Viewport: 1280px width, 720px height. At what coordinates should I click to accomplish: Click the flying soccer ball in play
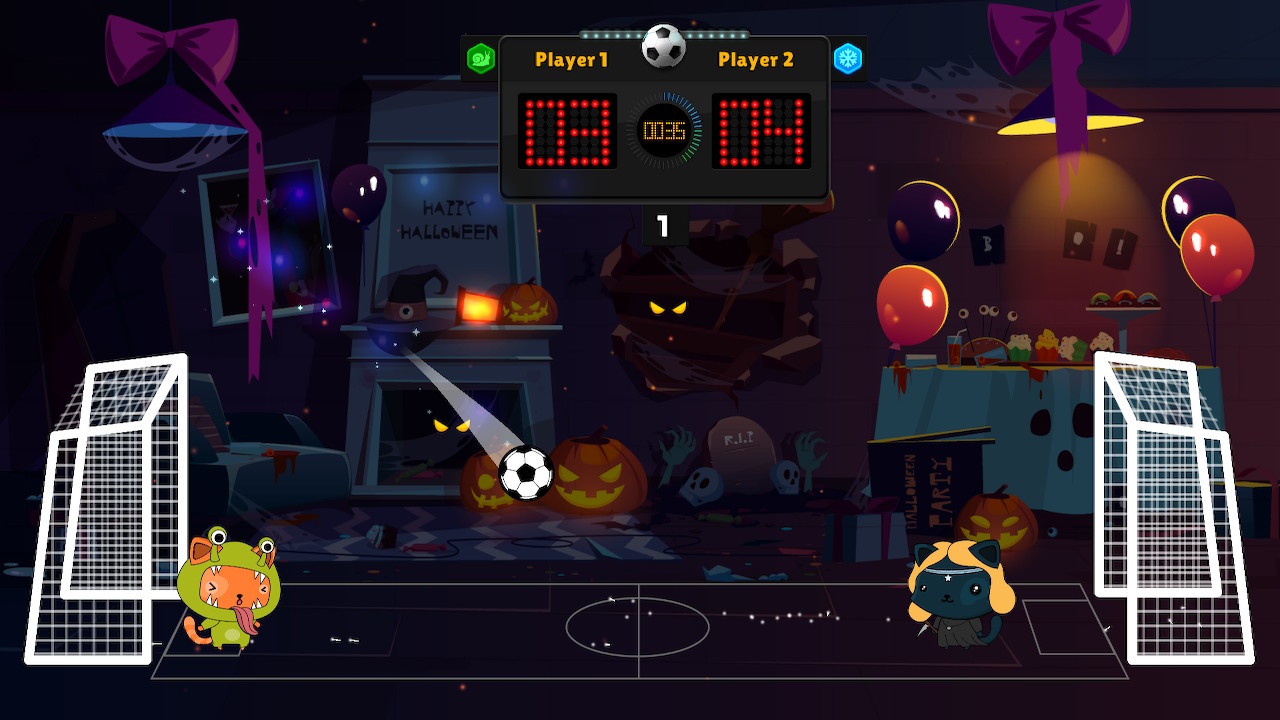click(524, 473)
